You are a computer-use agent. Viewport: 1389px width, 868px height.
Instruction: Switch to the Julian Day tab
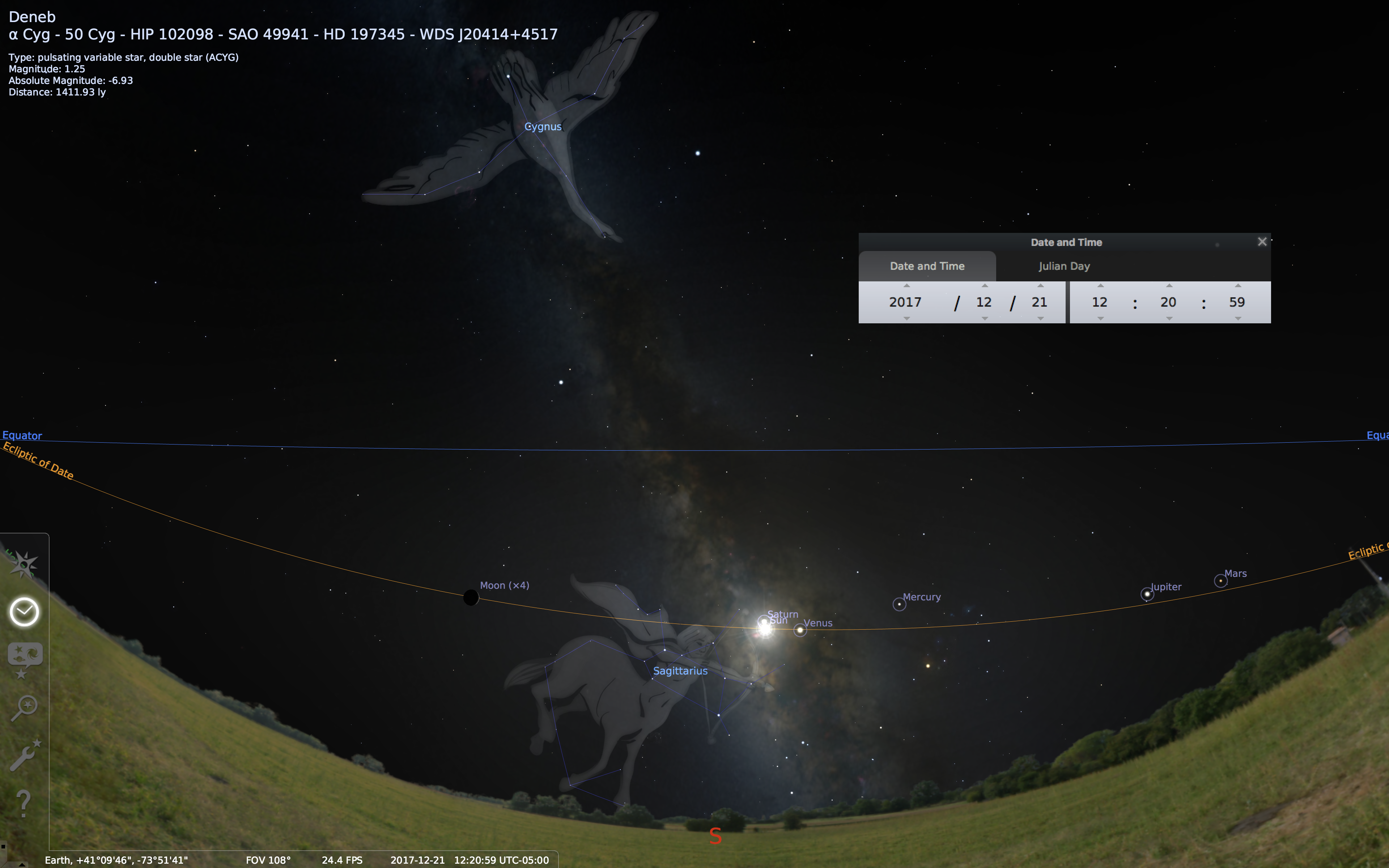point(1063,267)
